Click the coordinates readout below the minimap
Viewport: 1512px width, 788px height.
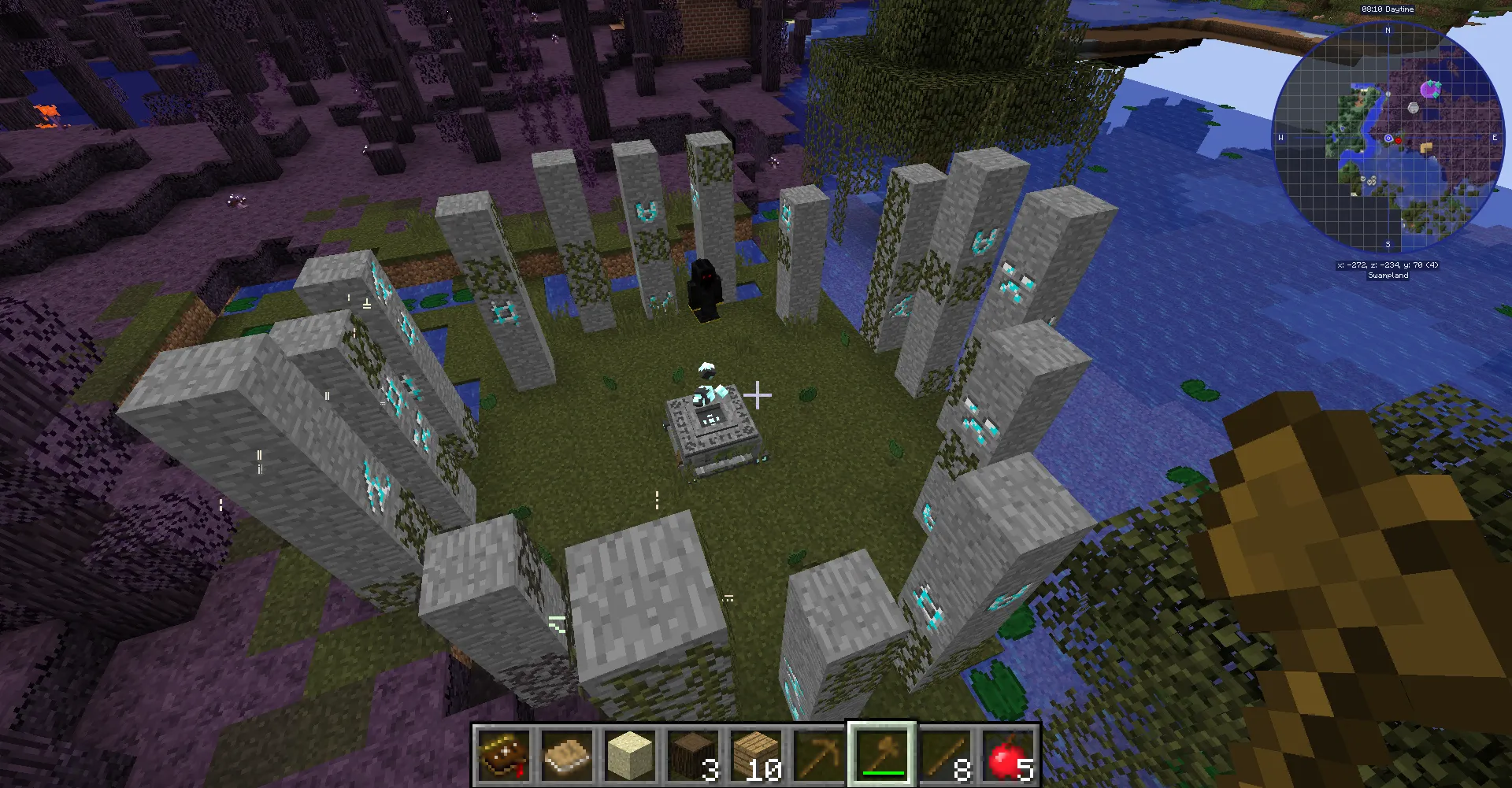pyautogui.click(x=1388, y=265)
